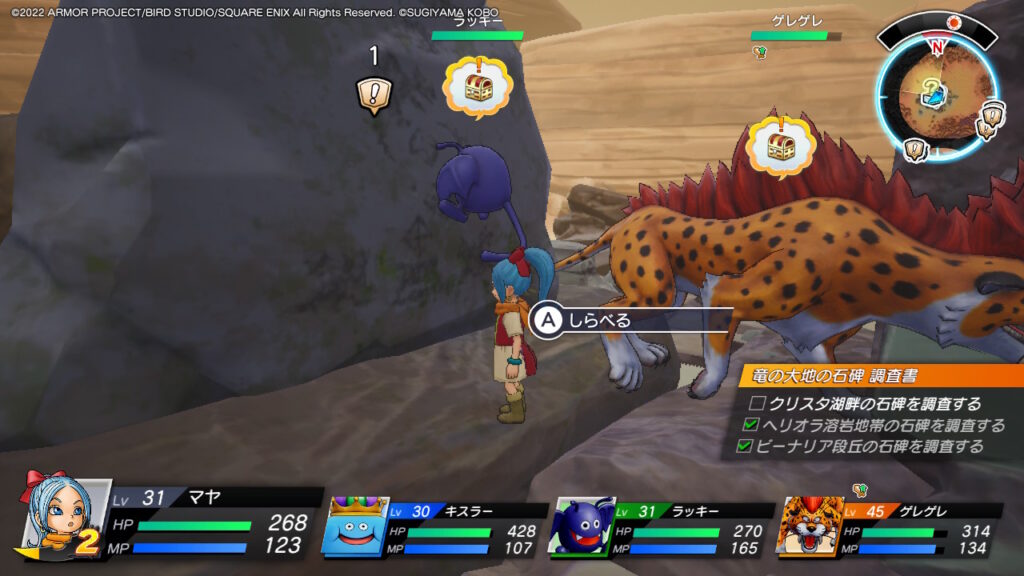Image resolution: width=1024 pixels, height=576 pixels.
Task: Click the exclamation shield marker numbered 1
Action: 374,94
